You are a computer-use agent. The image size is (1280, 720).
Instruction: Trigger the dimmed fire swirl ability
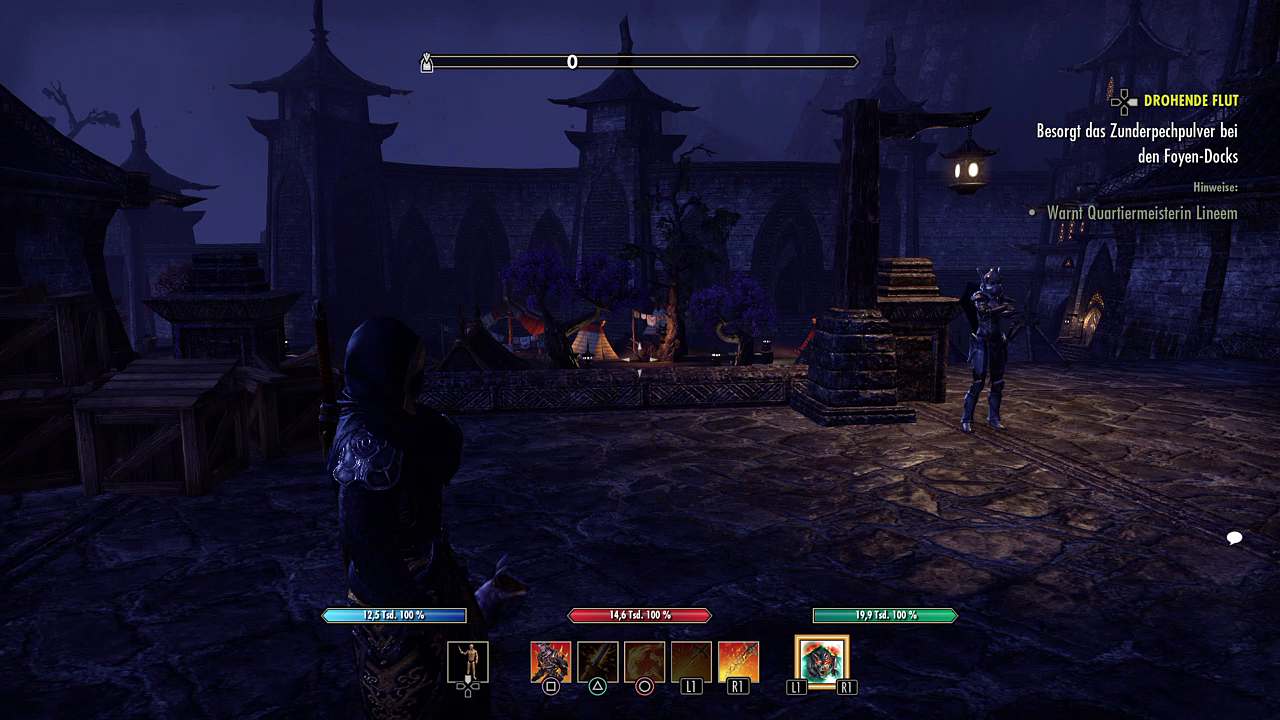pos(644,662)
